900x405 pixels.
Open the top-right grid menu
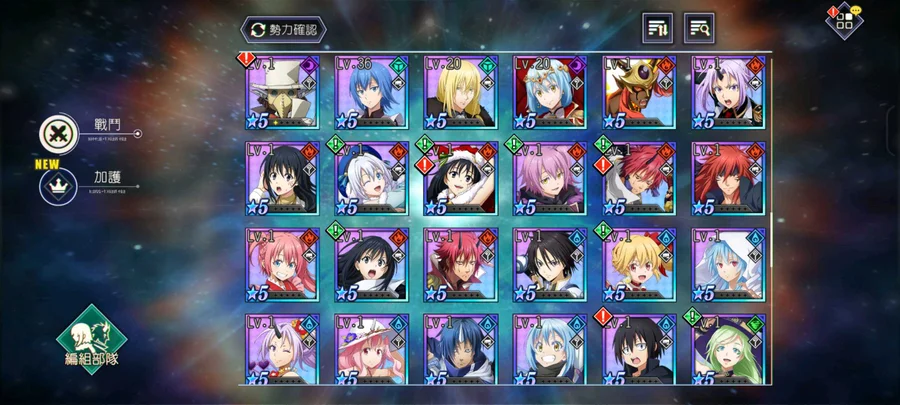click(844, 22)
